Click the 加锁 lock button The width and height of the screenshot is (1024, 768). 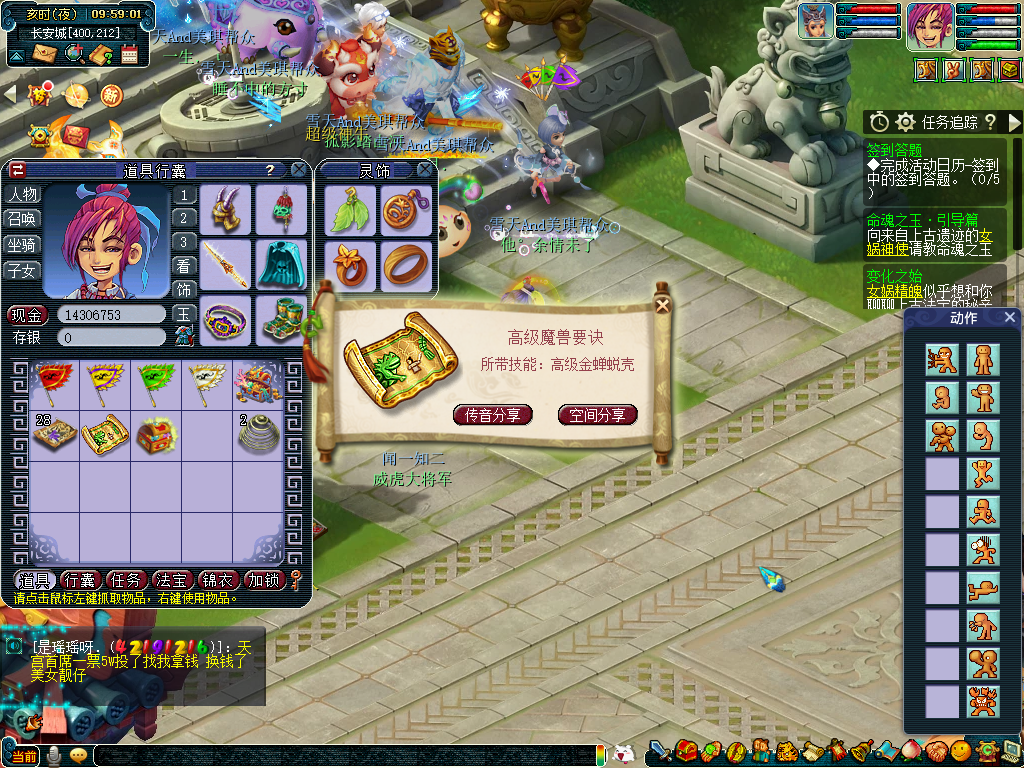coord(264,580)
